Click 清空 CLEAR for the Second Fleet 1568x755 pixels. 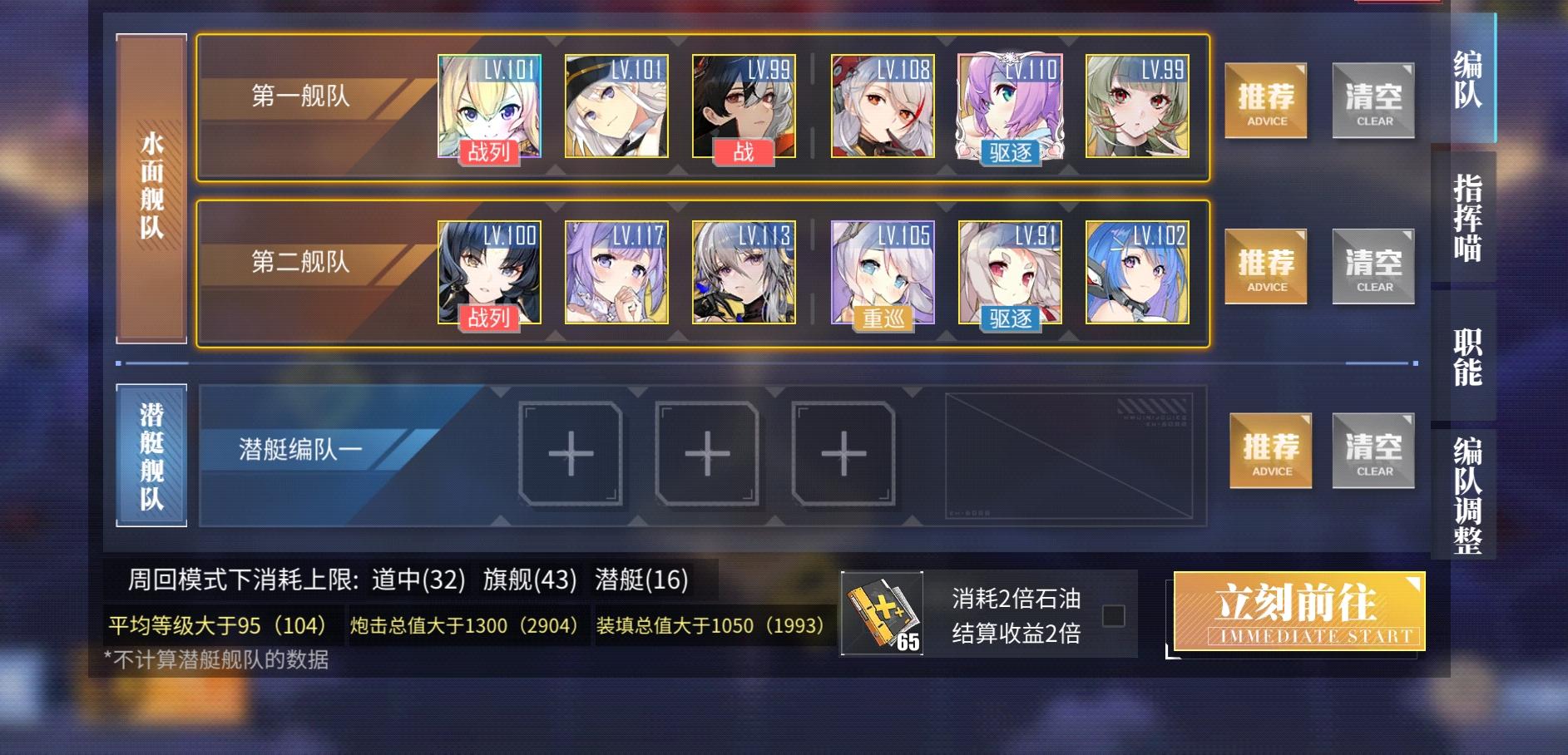(x=1373, y=266)
